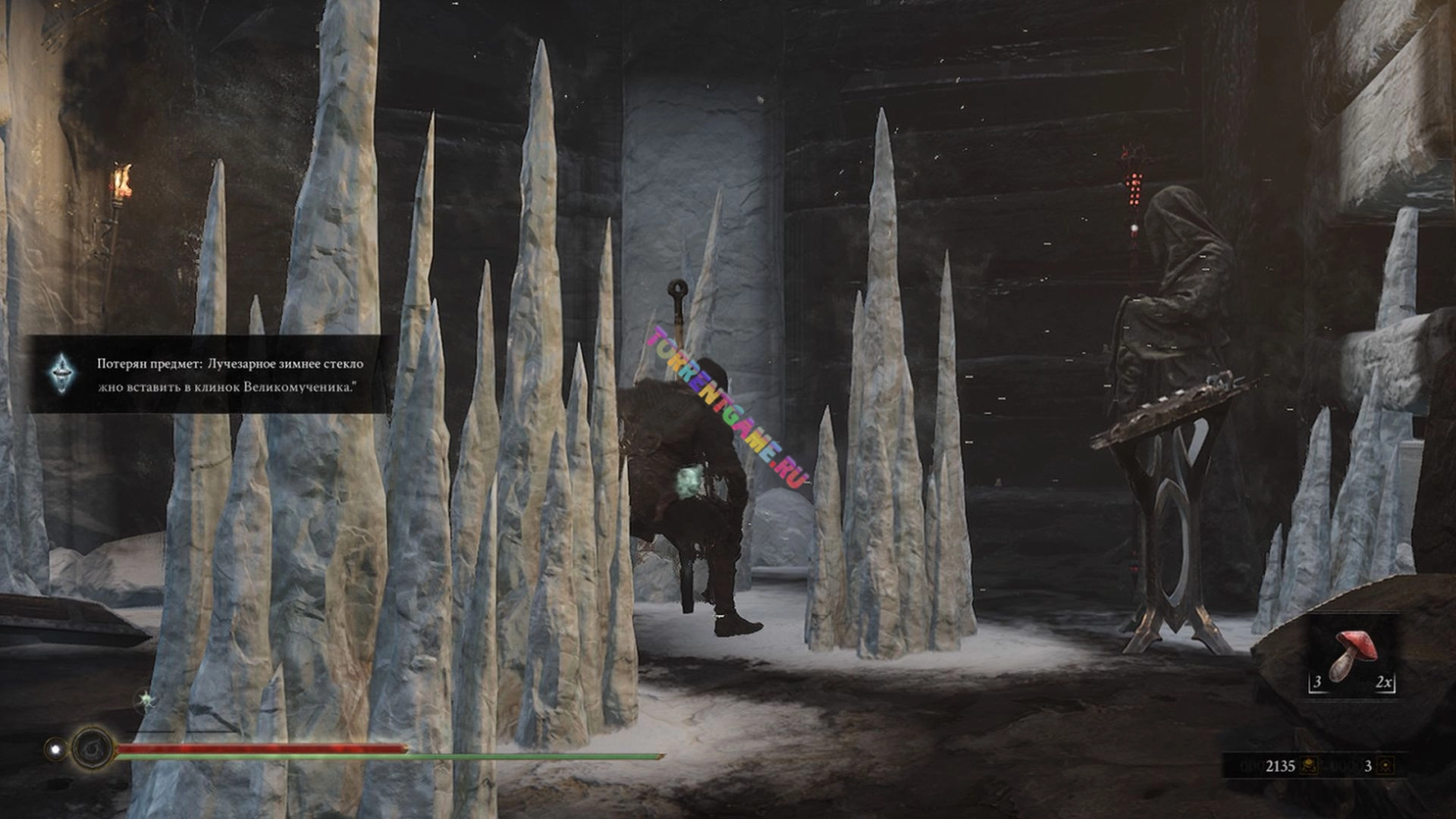Click the circular shell emblem beside health bar
This screenshot has width=1456, height=819.
(x=92, y=748)
